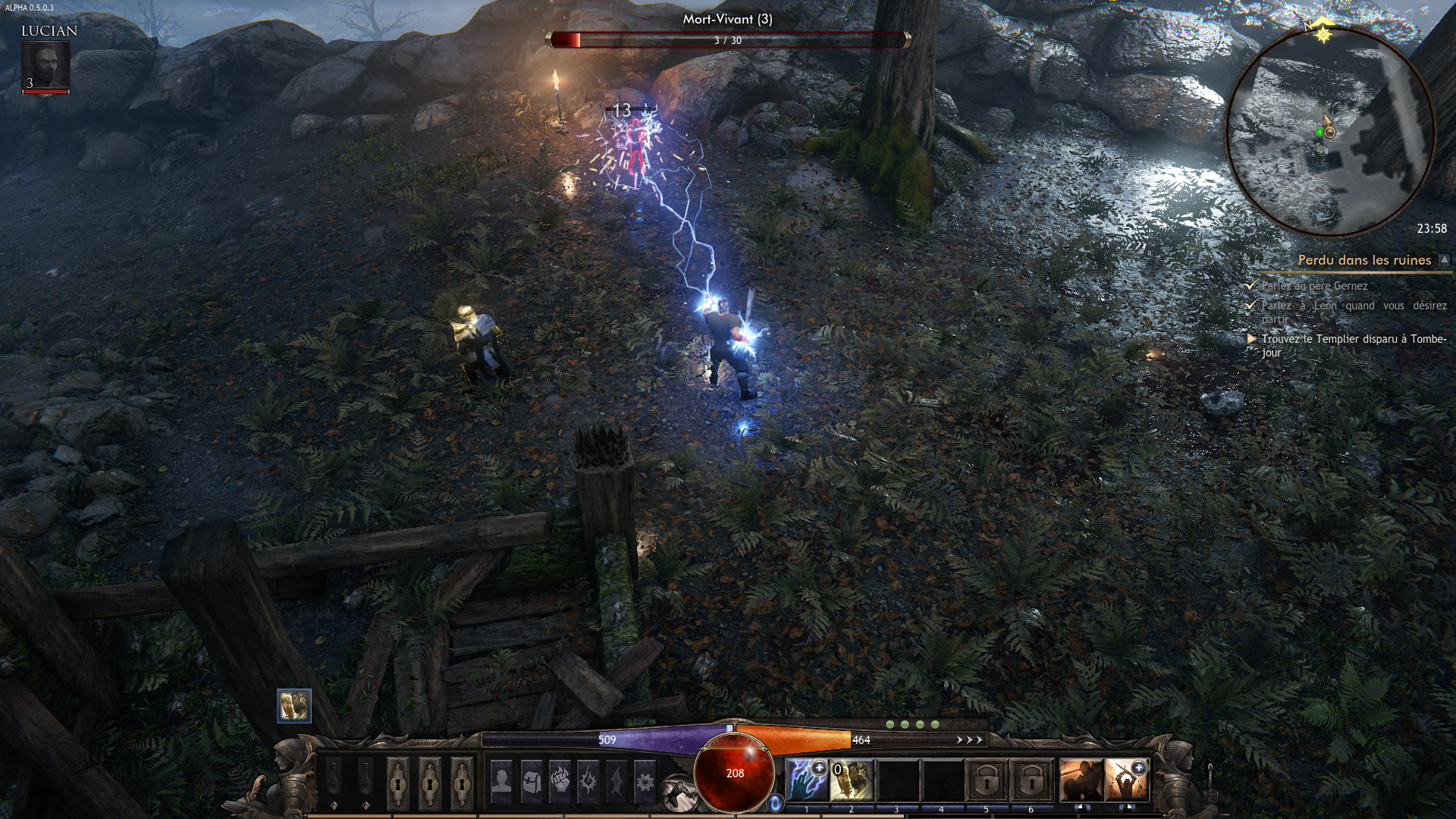Viewport: 1456px width, 819px height.
Task: Open the backpack inventory
Action: [x=531, y=780]
